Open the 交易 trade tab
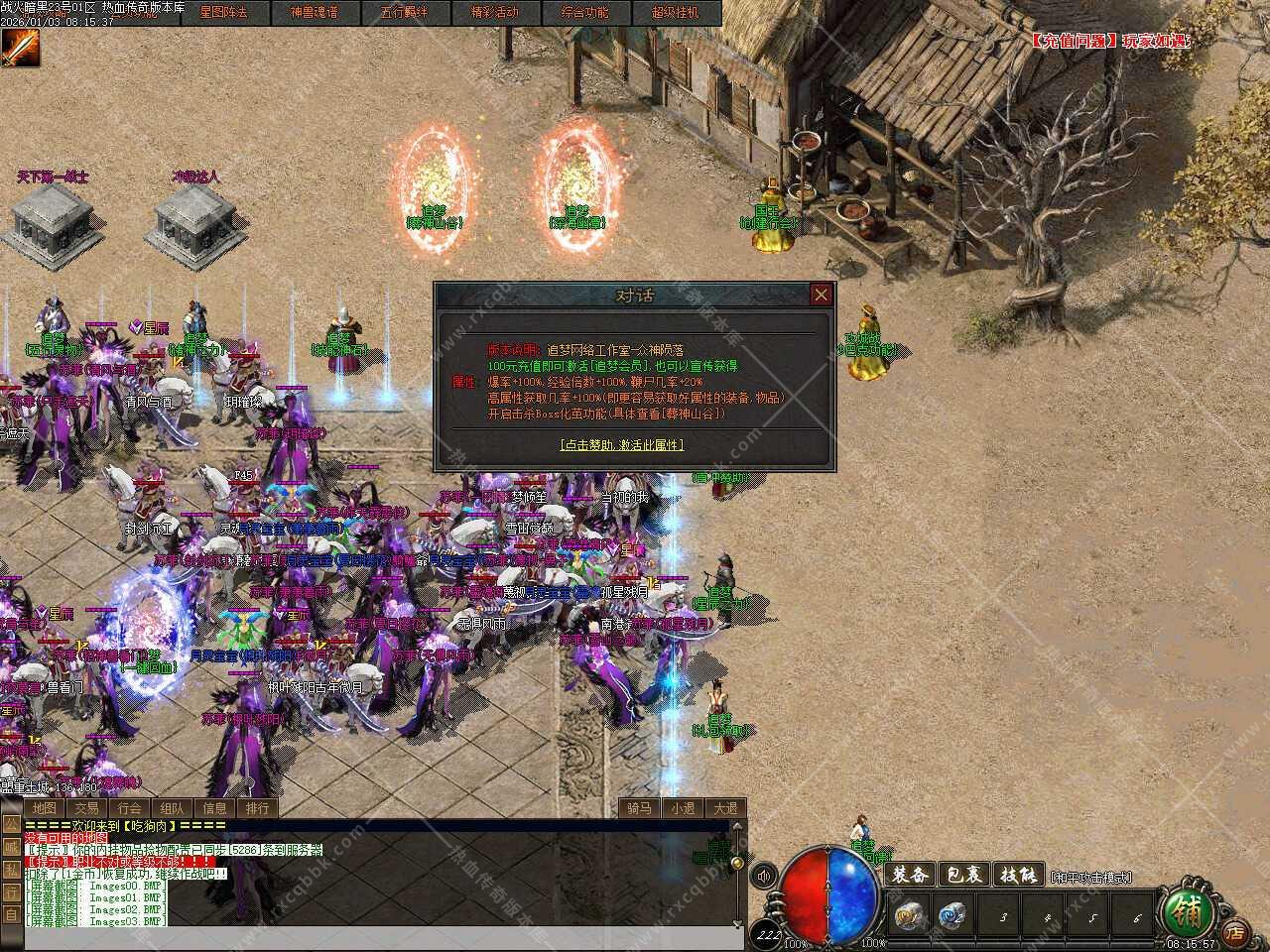Screen dimensions: 1270x952 click(86, 808)
